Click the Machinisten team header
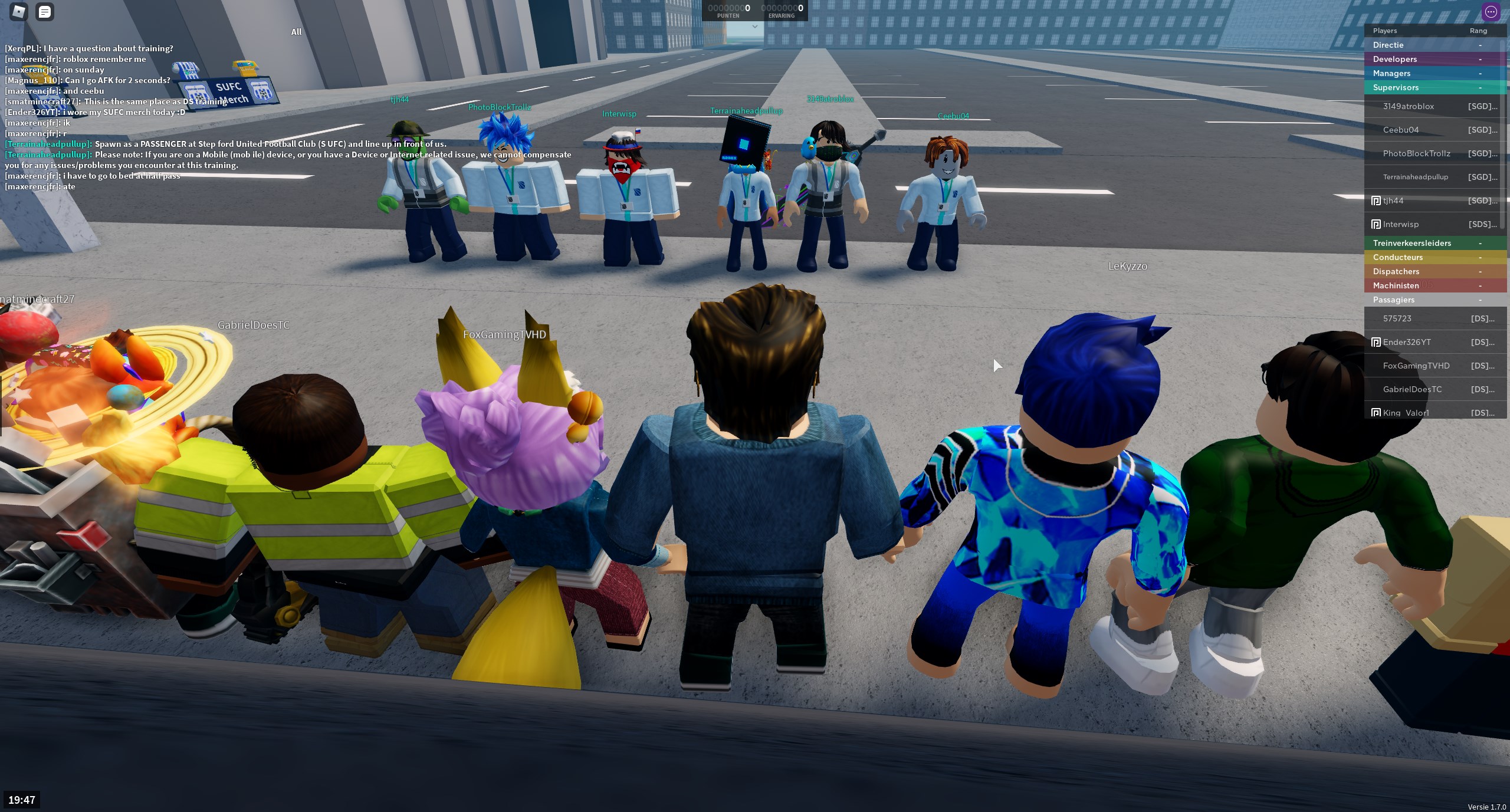 1396,285
